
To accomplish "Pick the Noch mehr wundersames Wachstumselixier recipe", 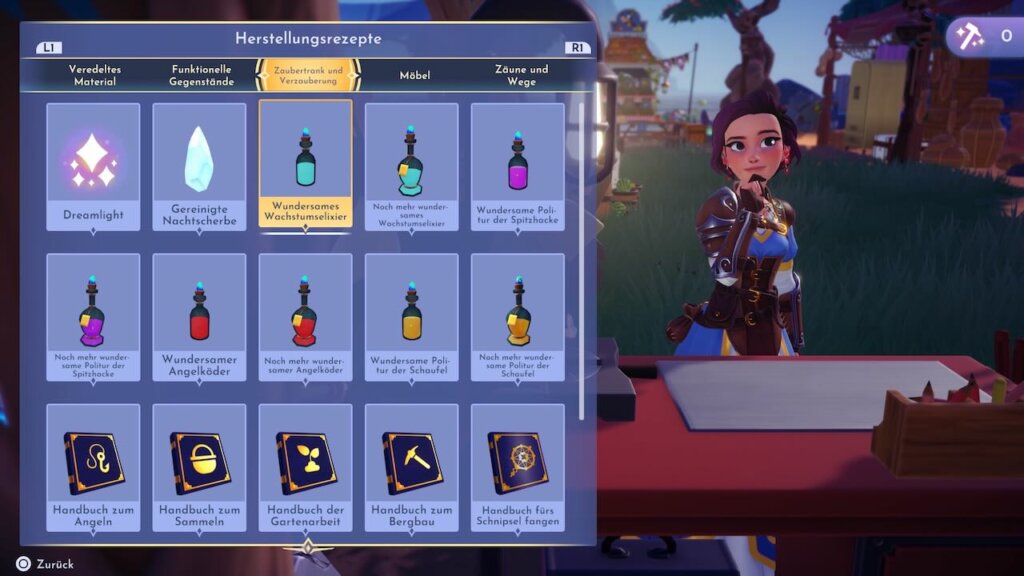I will click(x=411, y=166).
